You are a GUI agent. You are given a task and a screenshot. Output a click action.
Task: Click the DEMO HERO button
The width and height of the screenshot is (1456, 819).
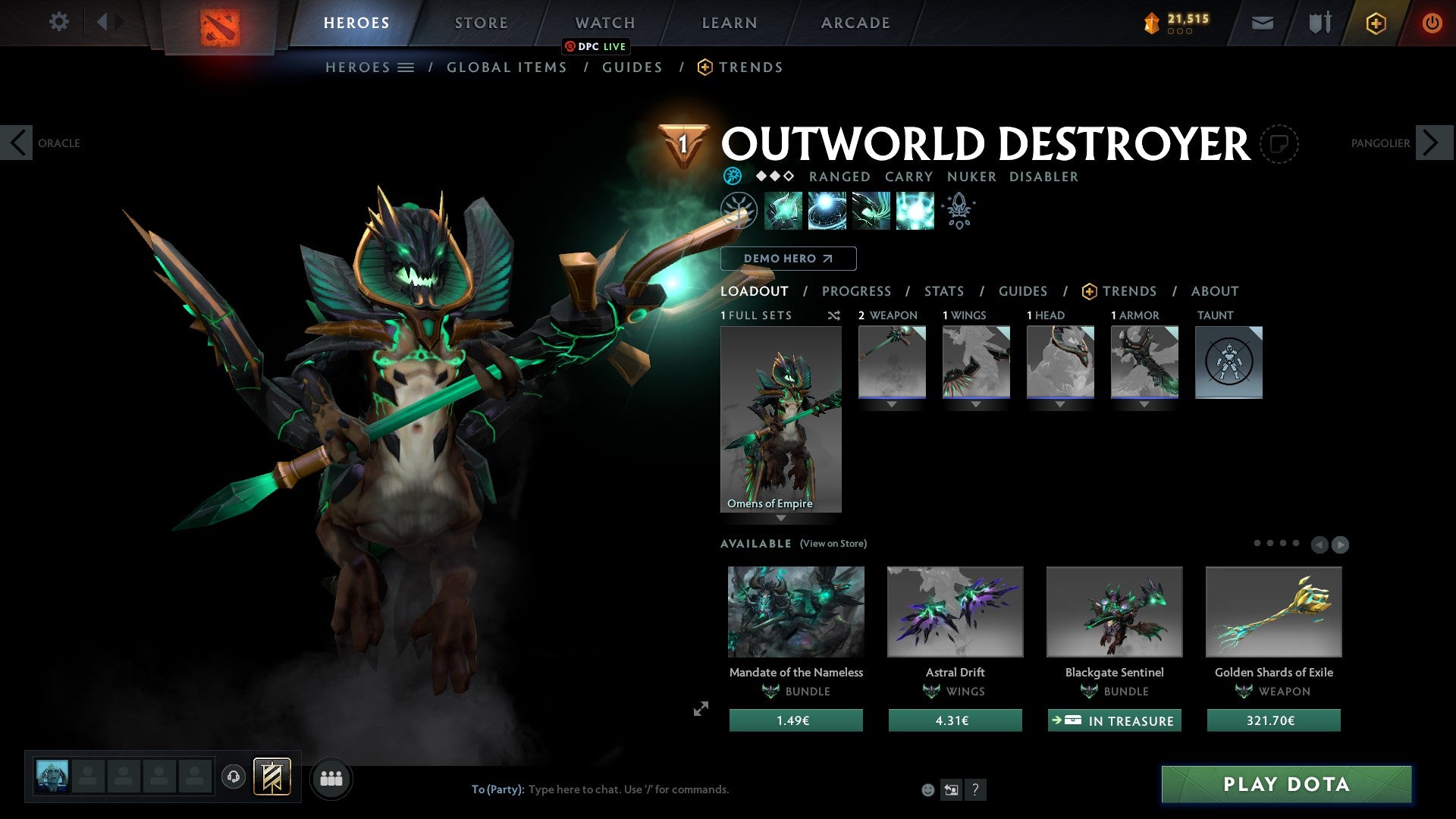click(788, 258)
